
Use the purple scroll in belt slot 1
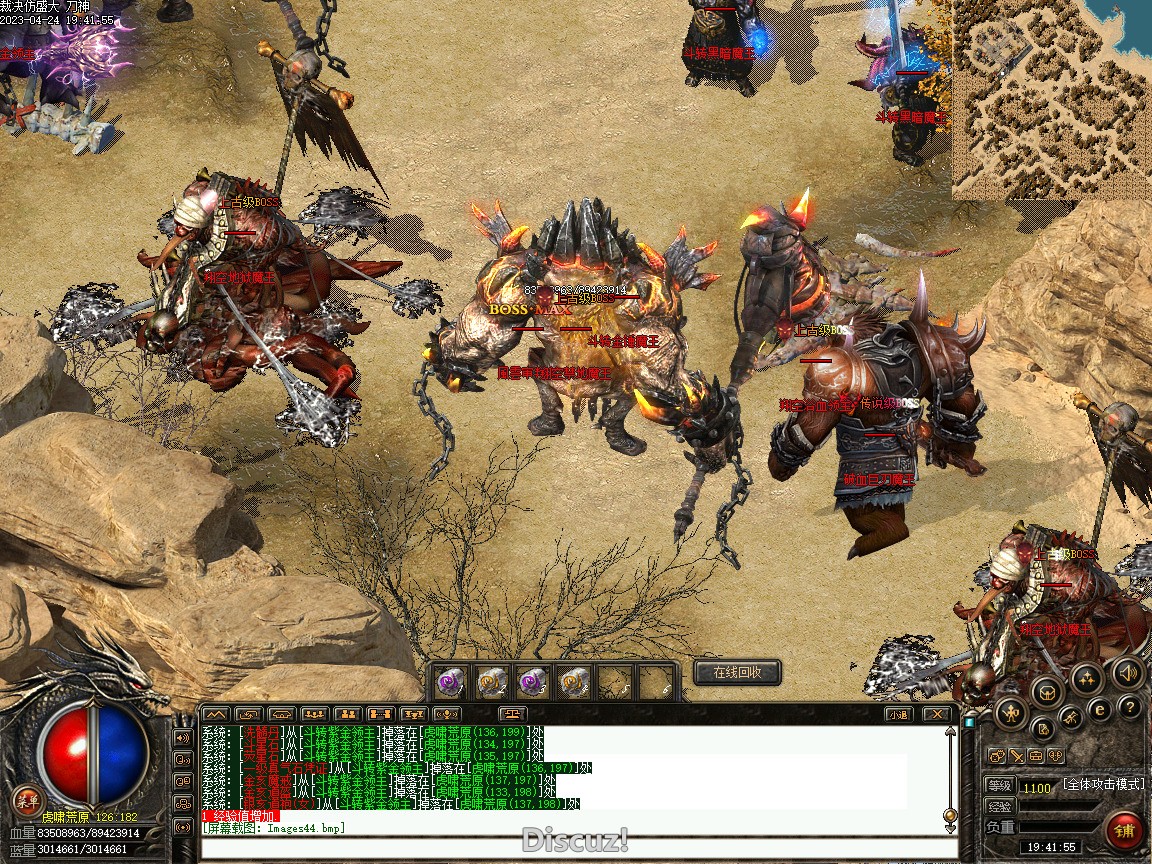[449, 682]
